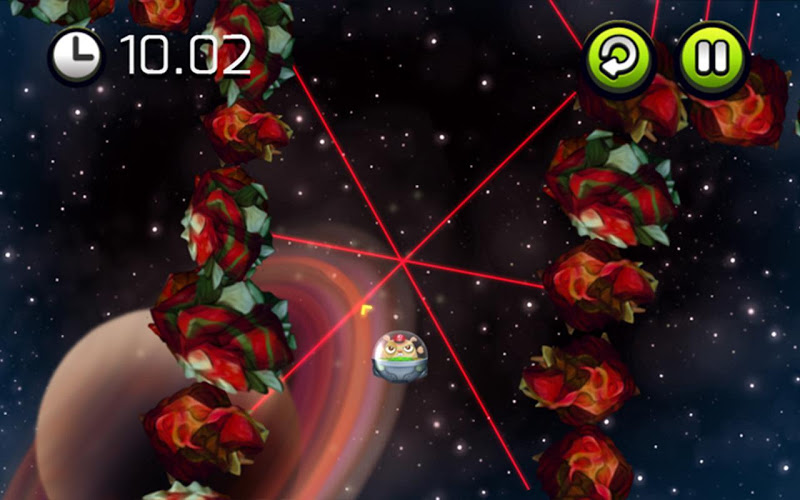Pause the game
This screenshot has height=500, width=800.
(713, 58)
